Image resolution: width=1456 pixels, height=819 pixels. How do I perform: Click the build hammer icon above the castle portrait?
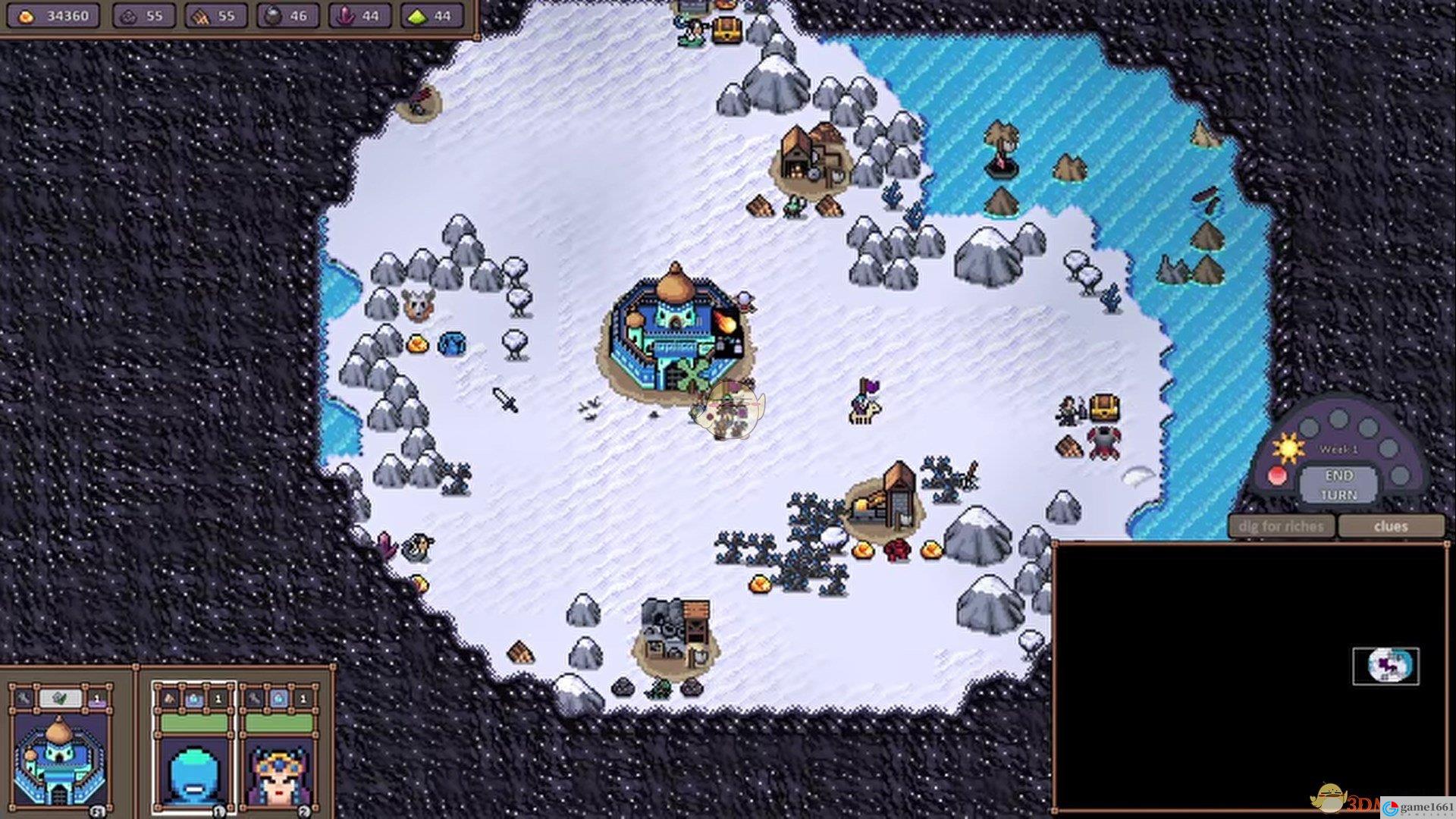[24, 698]
